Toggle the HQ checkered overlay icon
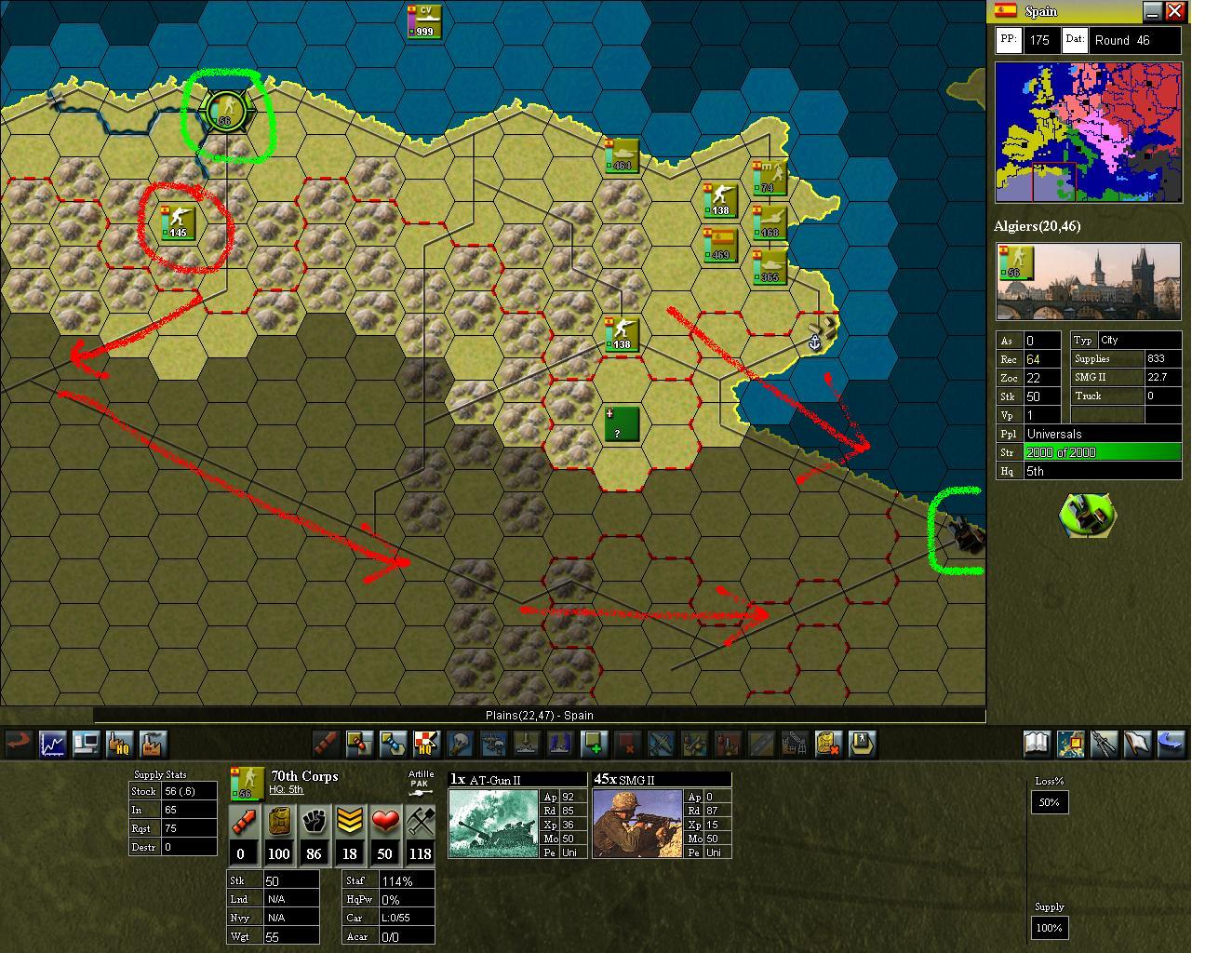 click(x=429, y=743)
